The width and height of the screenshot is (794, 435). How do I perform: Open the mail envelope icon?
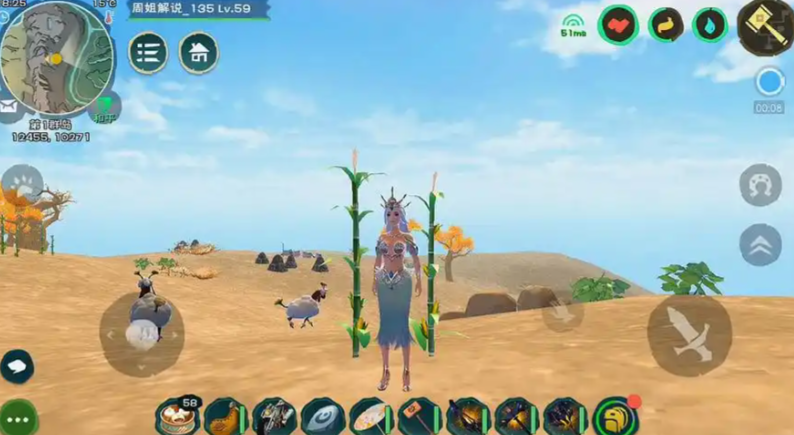[8, 104]
